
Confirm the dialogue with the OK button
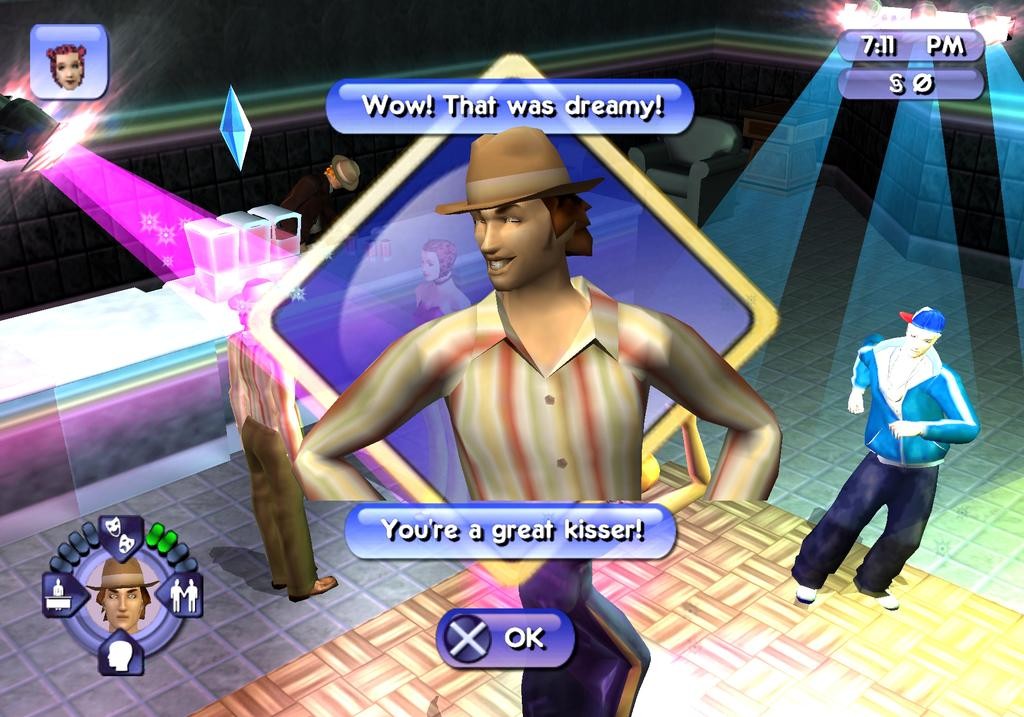[505, 638]
